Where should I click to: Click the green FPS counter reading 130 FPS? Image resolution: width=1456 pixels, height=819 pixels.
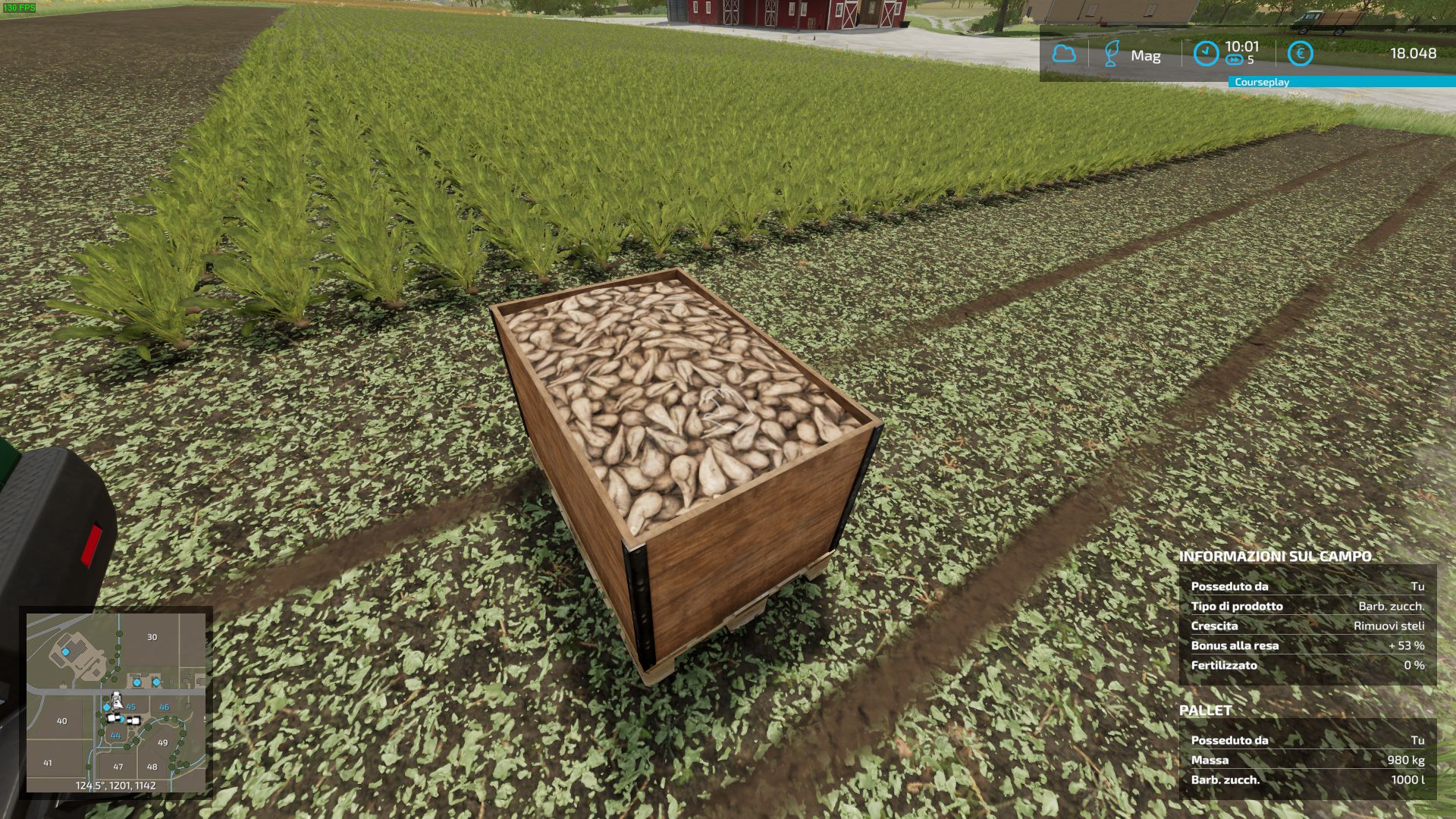18,8
